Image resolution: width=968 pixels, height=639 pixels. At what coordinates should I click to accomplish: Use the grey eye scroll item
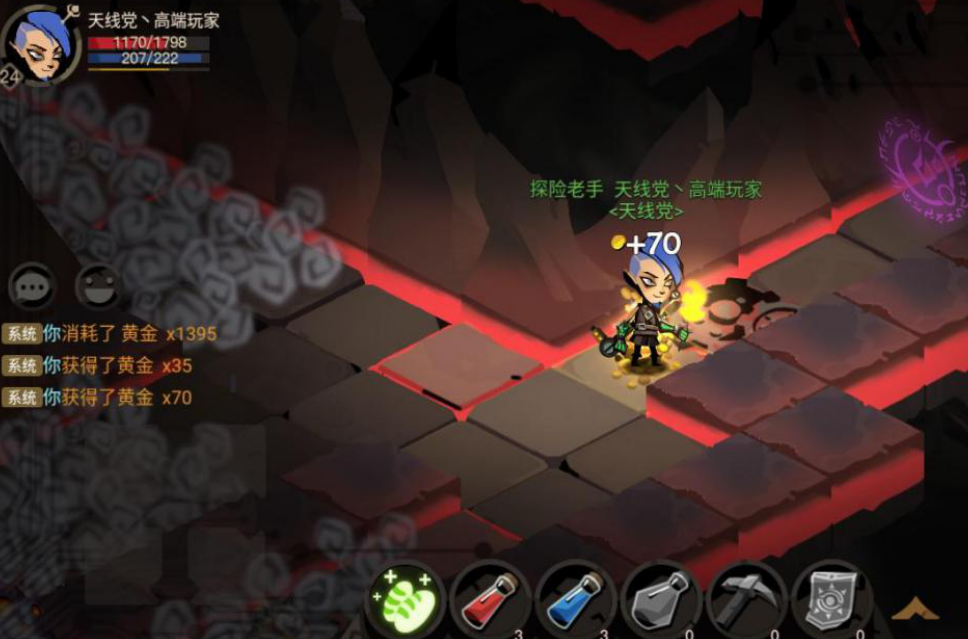(x=831, y=601)
